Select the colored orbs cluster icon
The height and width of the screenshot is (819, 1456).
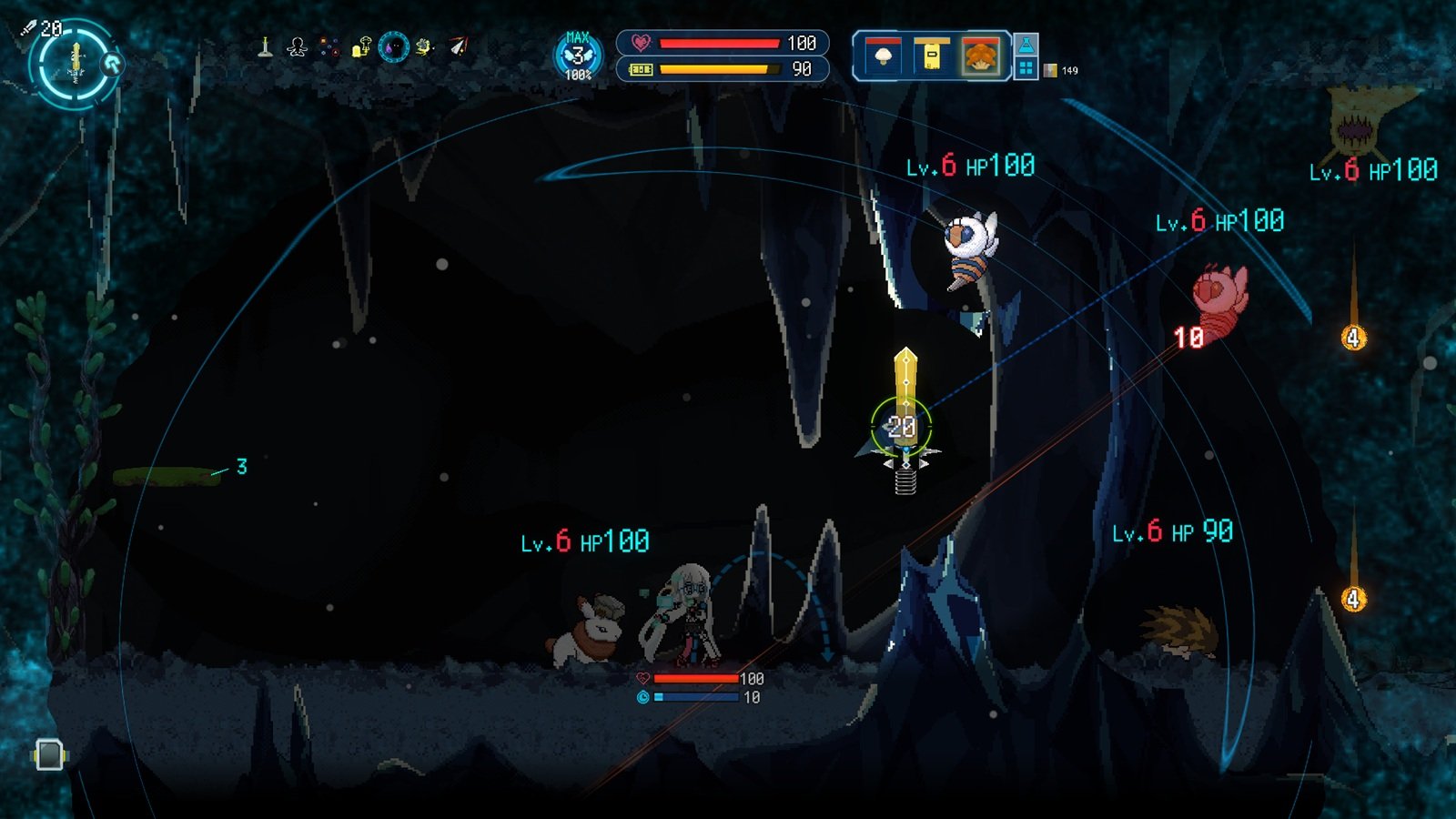329,47
